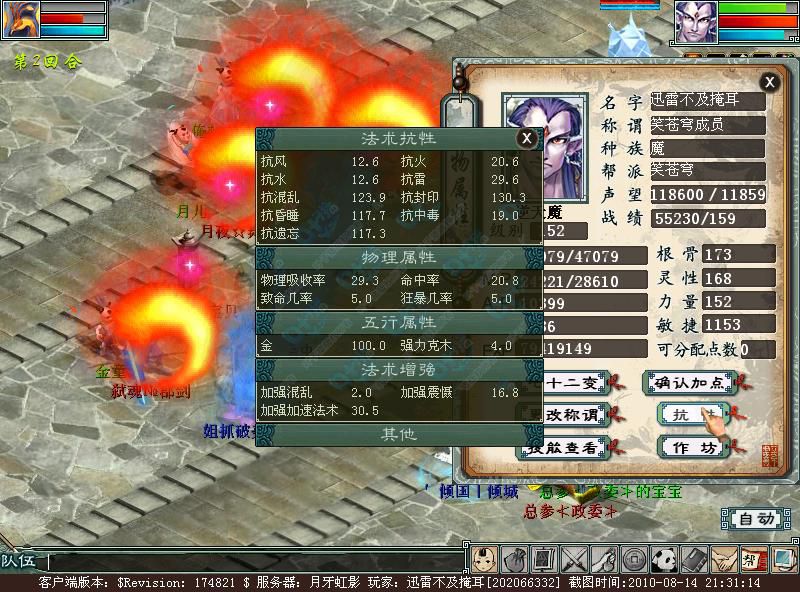The width and height of the screenshot is (800, 592).
Task: Close the character attributes panel
Action: [x=769, y=82]
